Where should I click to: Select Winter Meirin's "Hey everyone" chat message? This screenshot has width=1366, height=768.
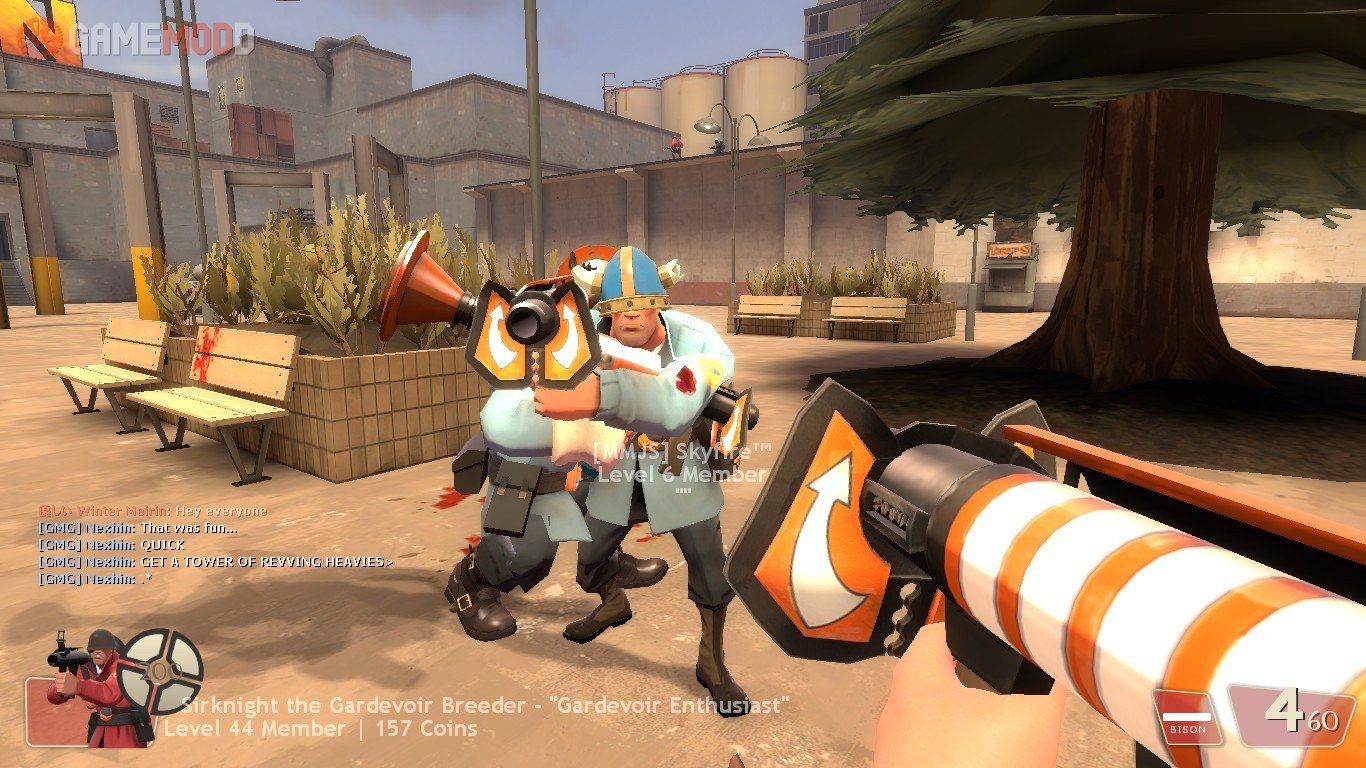click(153, 511)
